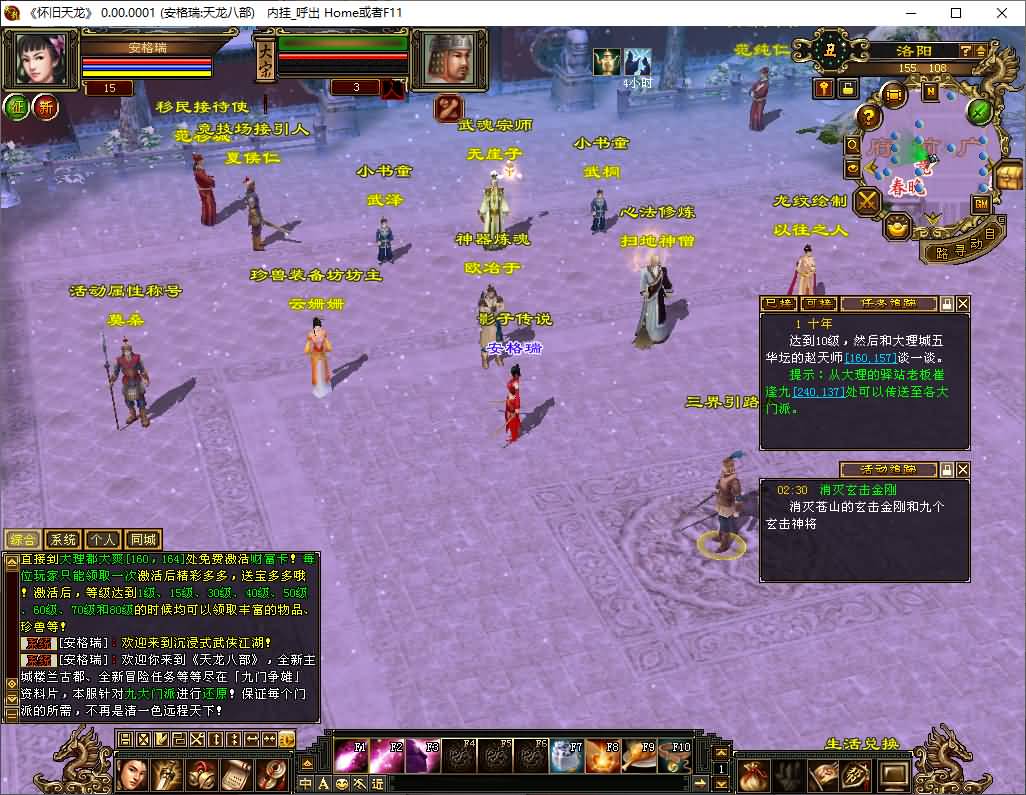Click the GM button near the minimap
1026x795 pixels.
[980, 203]
